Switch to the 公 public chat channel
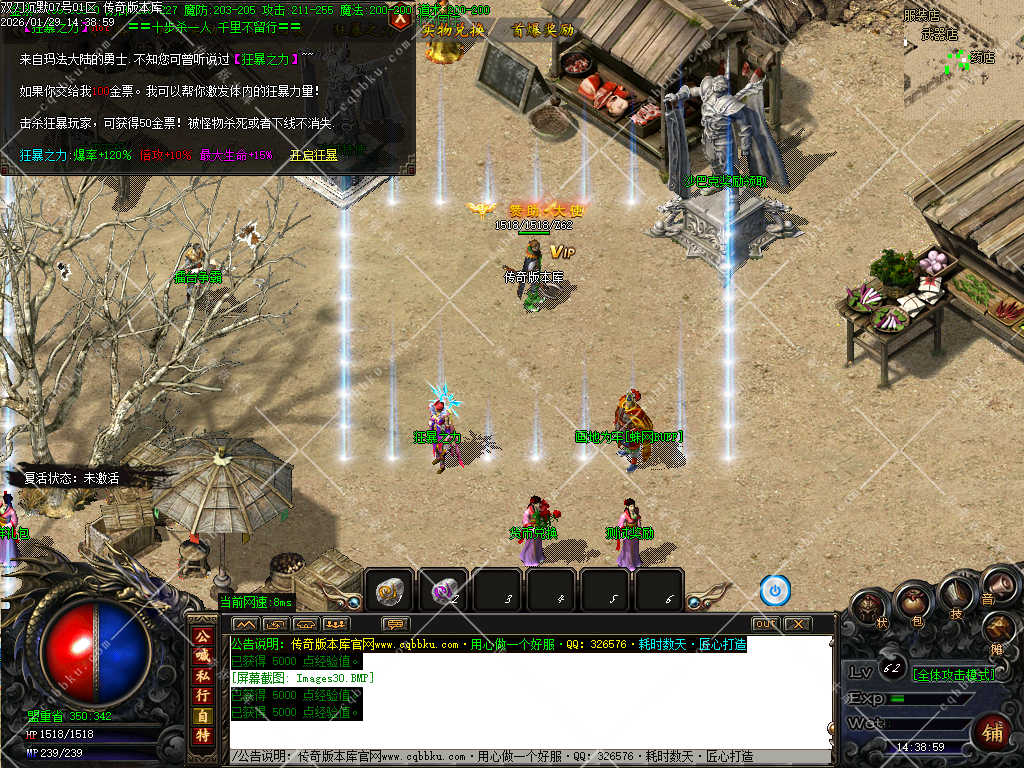1024x768 pixels. (203, 636)
